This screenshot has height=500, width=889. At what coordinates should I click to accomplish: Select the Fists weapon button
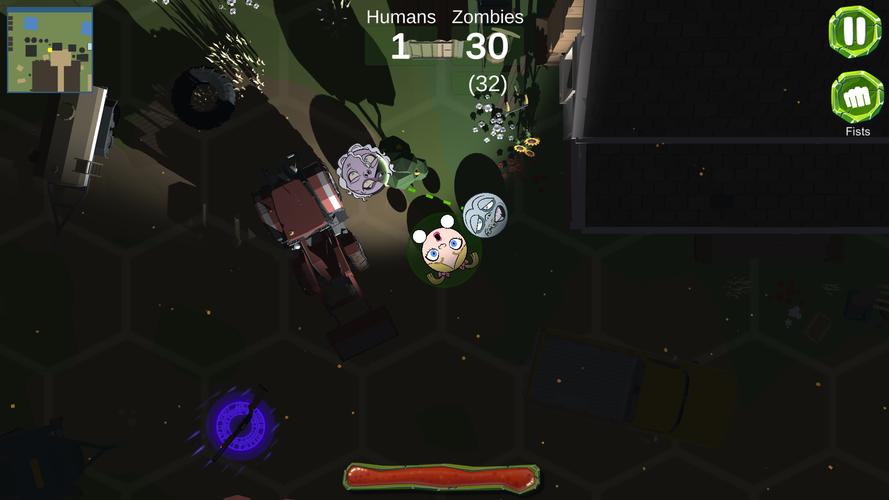857,98
